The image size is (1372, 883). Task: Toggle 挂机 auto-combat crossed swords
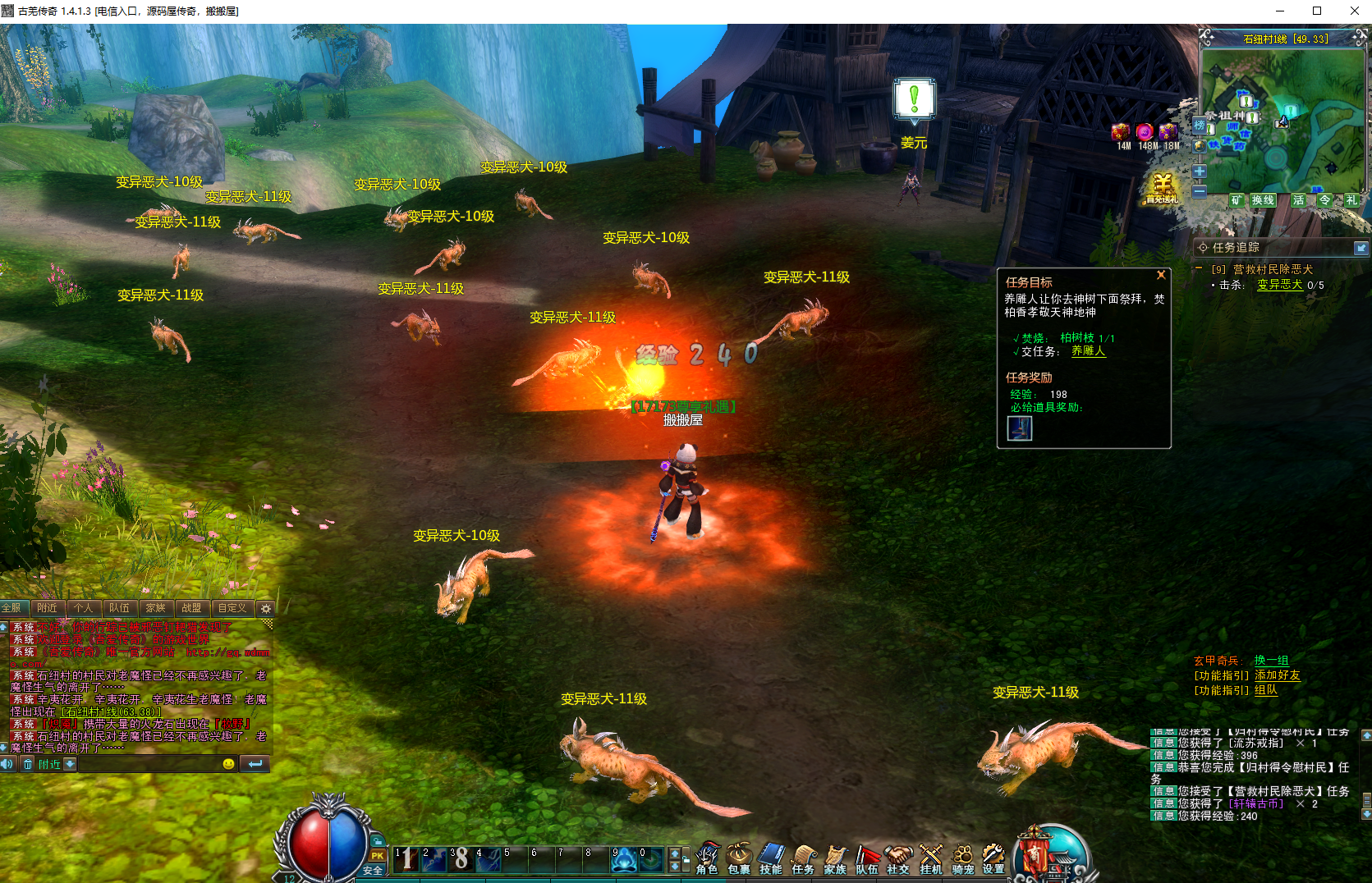[x=931, y=858]
